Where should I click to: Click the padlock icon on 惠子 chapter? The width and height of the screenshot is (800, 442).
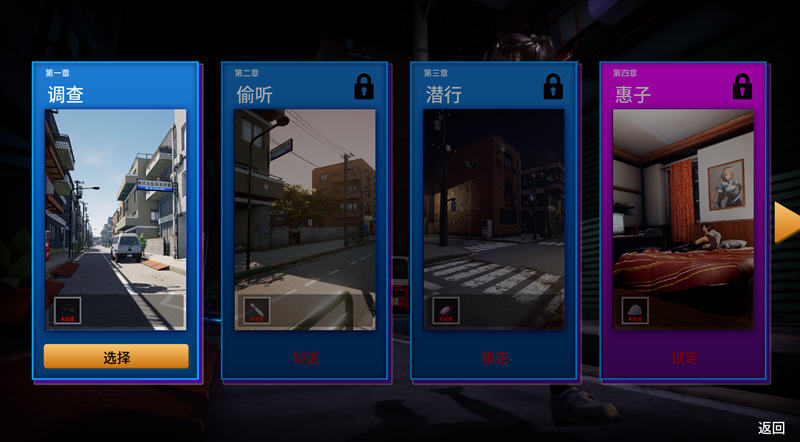tap(742, 86)
